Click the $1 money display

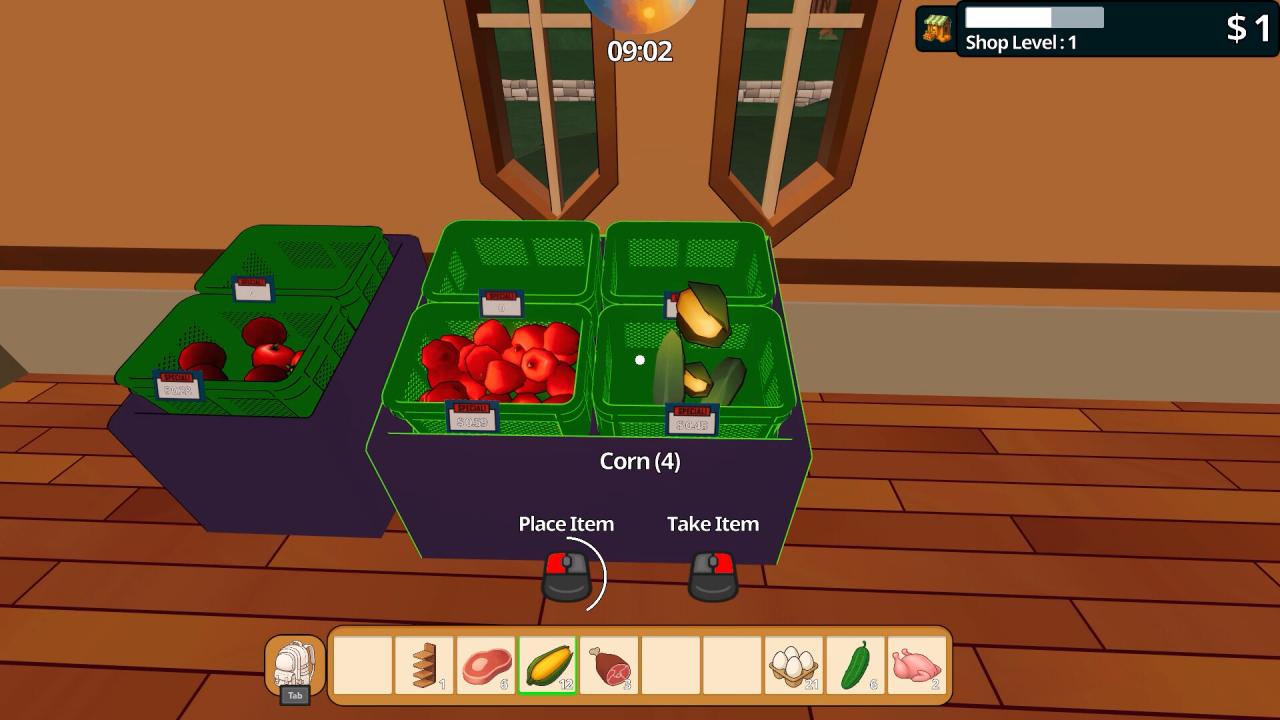tap(1246, 29)
